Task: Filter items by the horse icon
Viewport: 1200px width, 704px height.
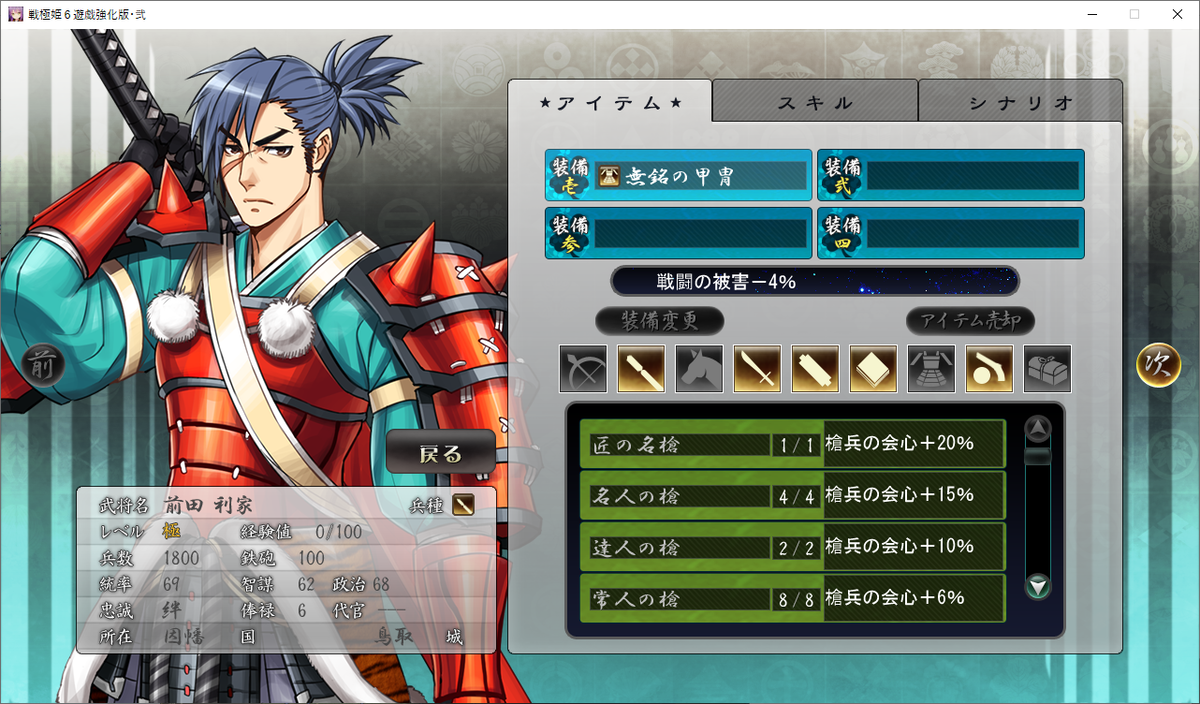Action: (699, 369)
